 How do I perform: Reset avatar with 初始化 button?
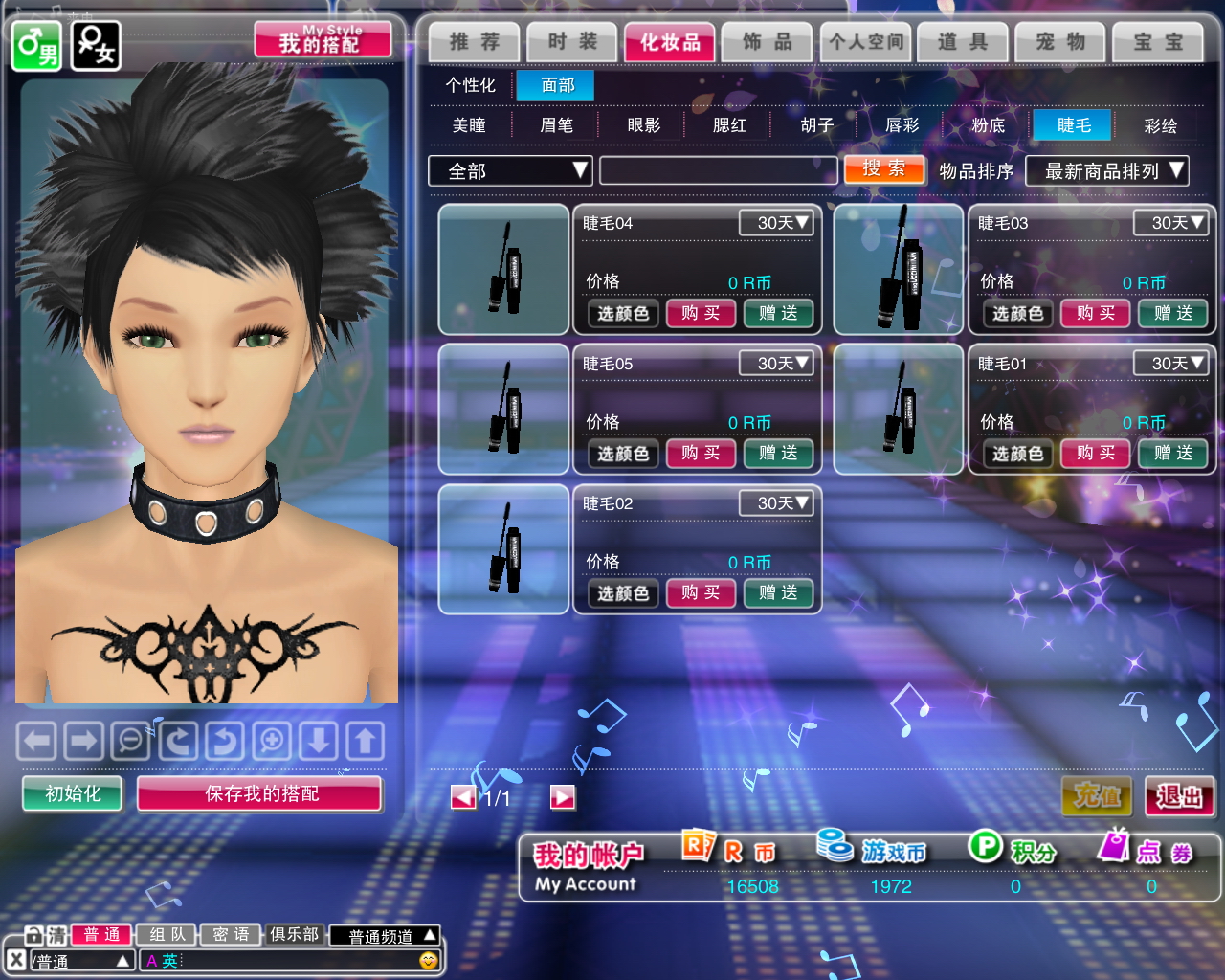click(x=73, y=793)
